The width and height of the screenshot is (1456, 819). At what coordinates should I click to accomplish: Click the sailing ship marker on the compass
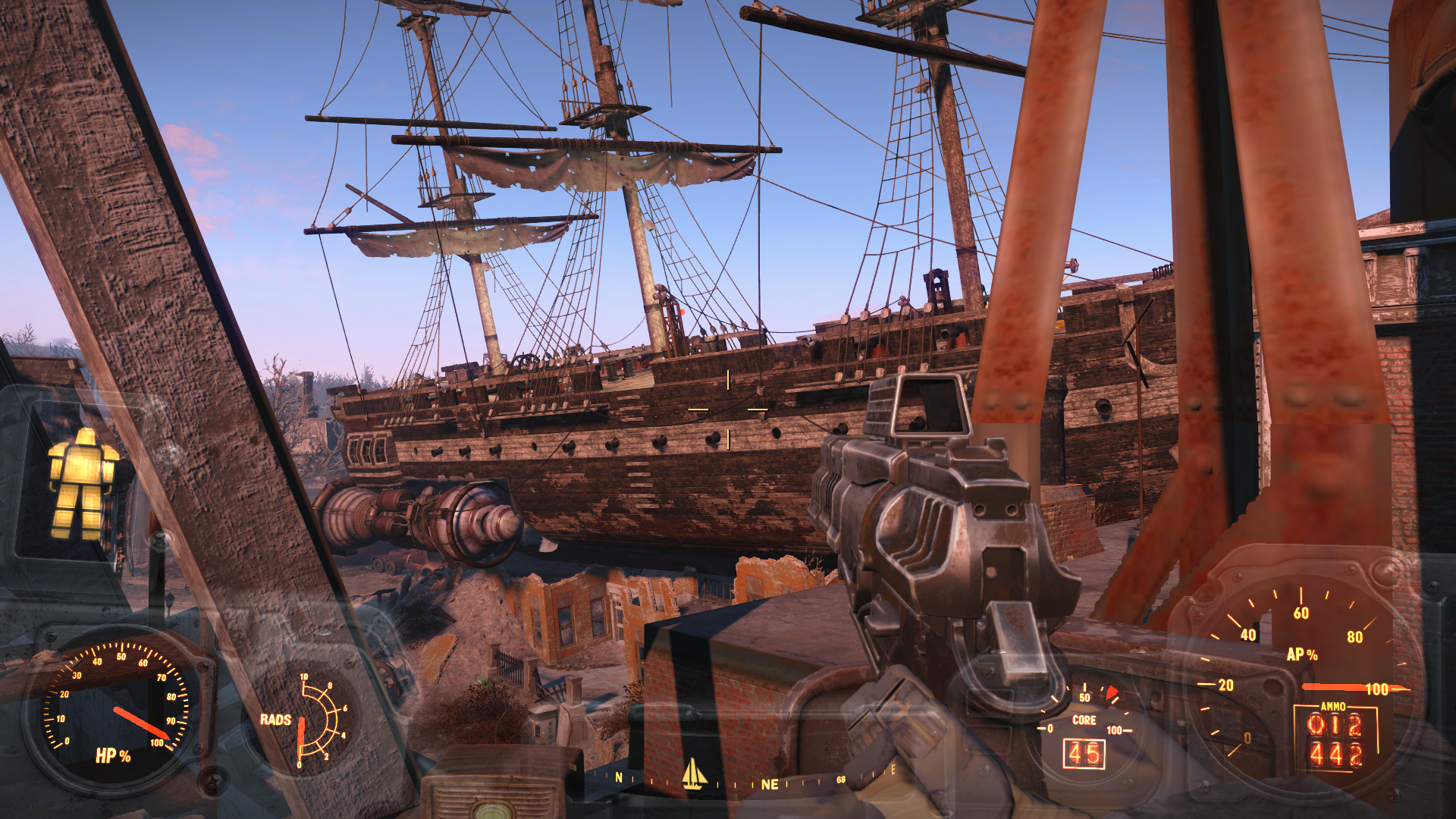(x=694, y=774)
